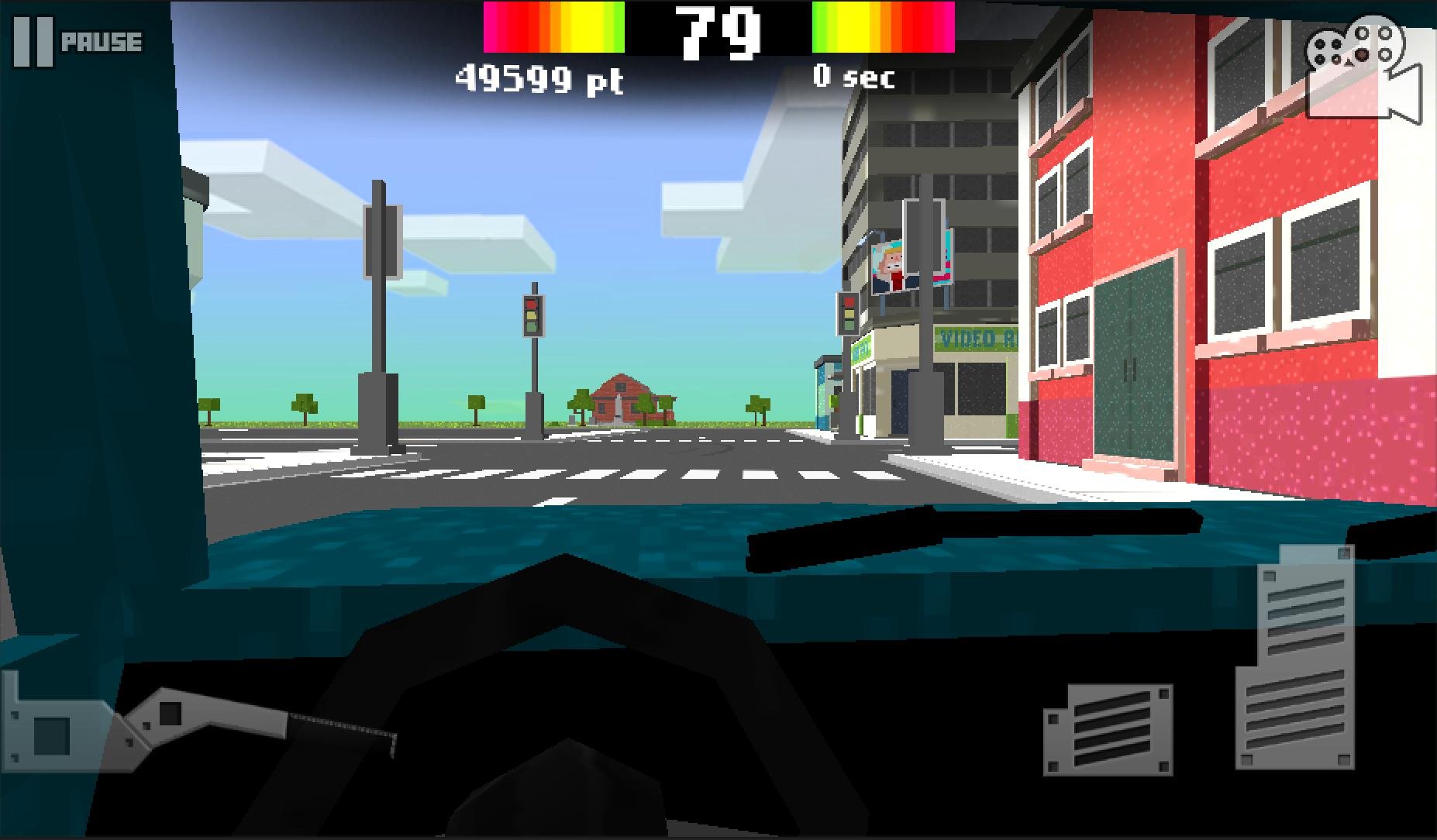Pause the game

78,42
